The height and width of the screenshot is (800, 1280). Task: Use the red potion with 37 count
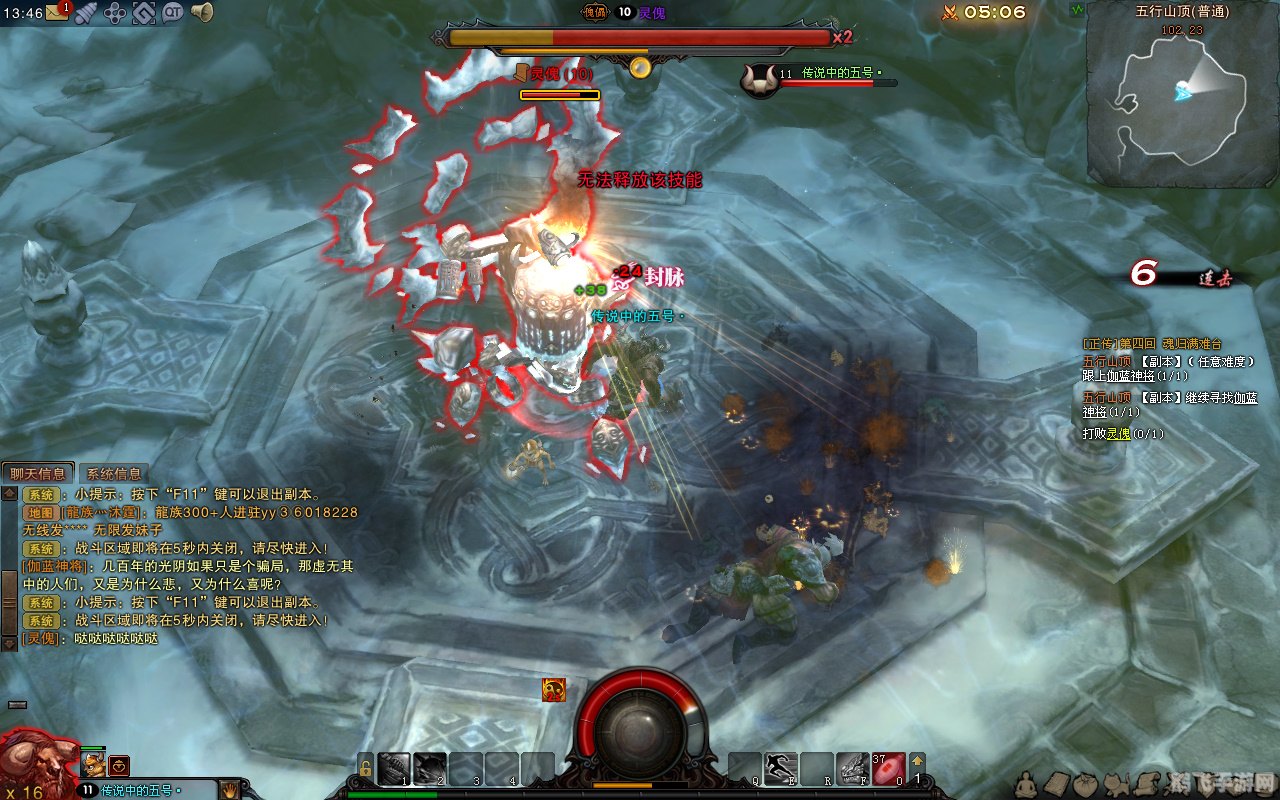point(888,768)
